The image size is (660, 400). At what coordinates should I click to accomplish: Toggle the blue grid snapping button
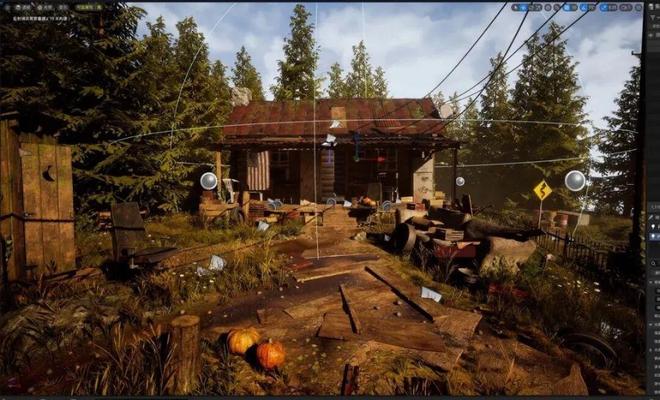click(567, 7)
